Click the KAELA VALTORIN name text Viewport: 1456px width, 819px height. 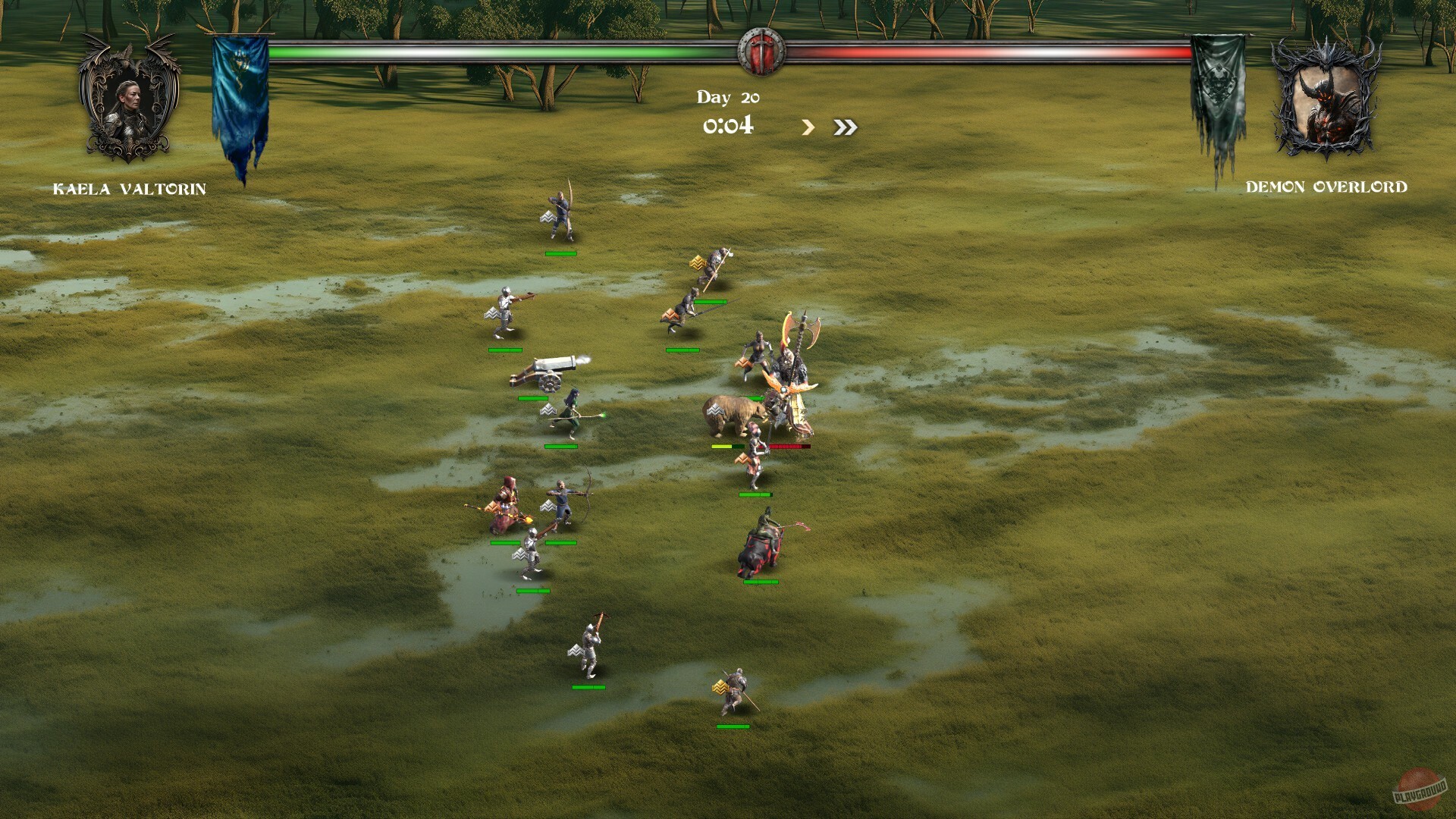(130, 190)
